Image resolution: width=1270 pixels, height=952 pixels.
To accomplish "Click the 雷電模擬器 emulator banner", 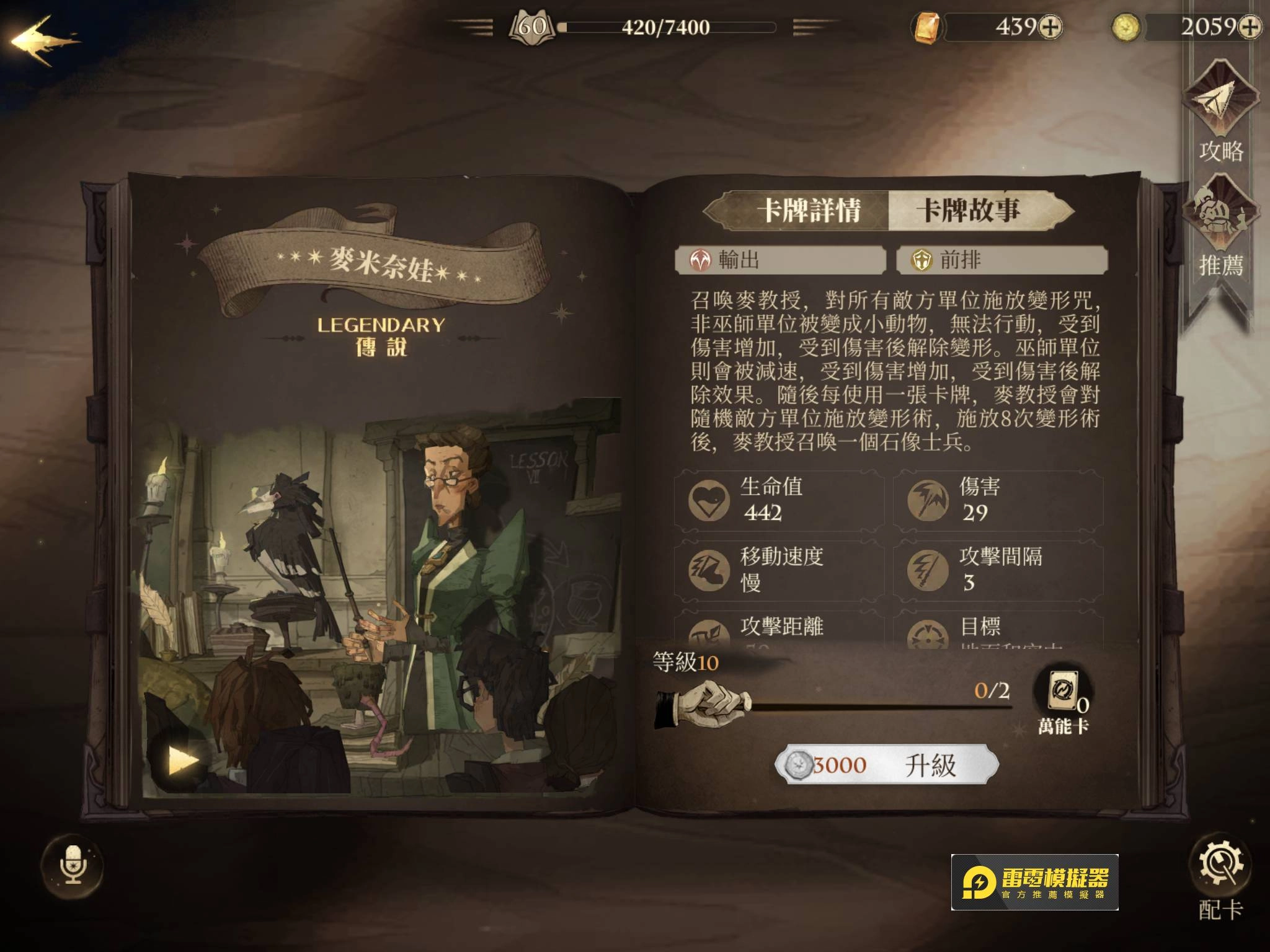I will tap(1034, 882).
